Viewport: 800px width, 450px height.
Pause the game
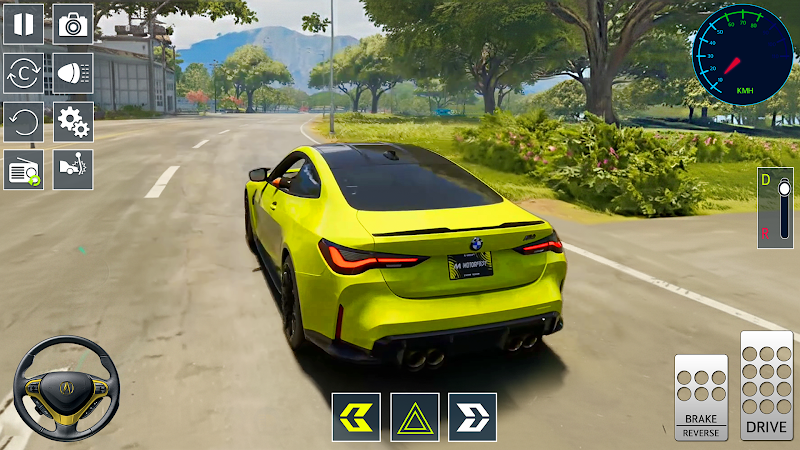click(x=23, y=24)
